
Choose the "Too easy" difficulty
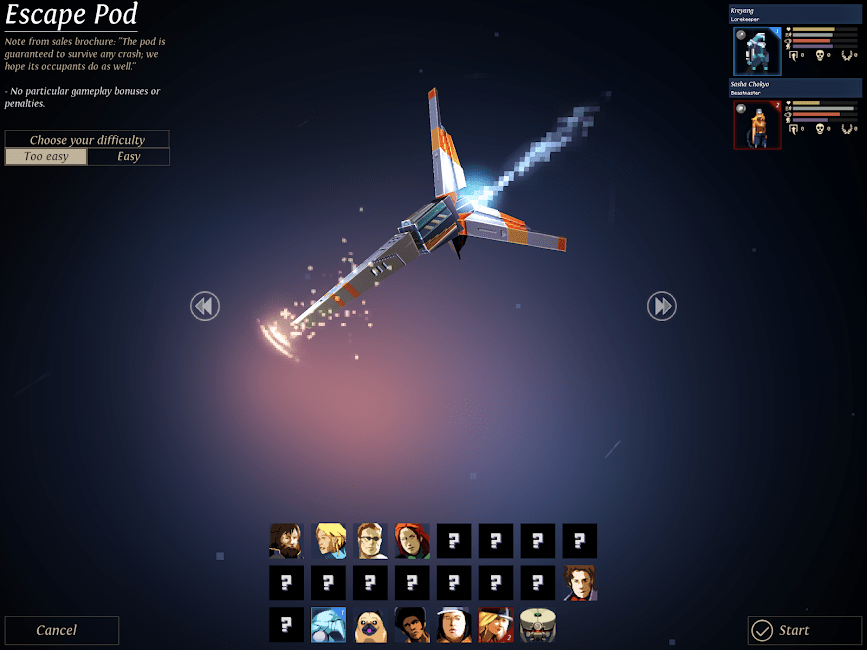point(46,157)
